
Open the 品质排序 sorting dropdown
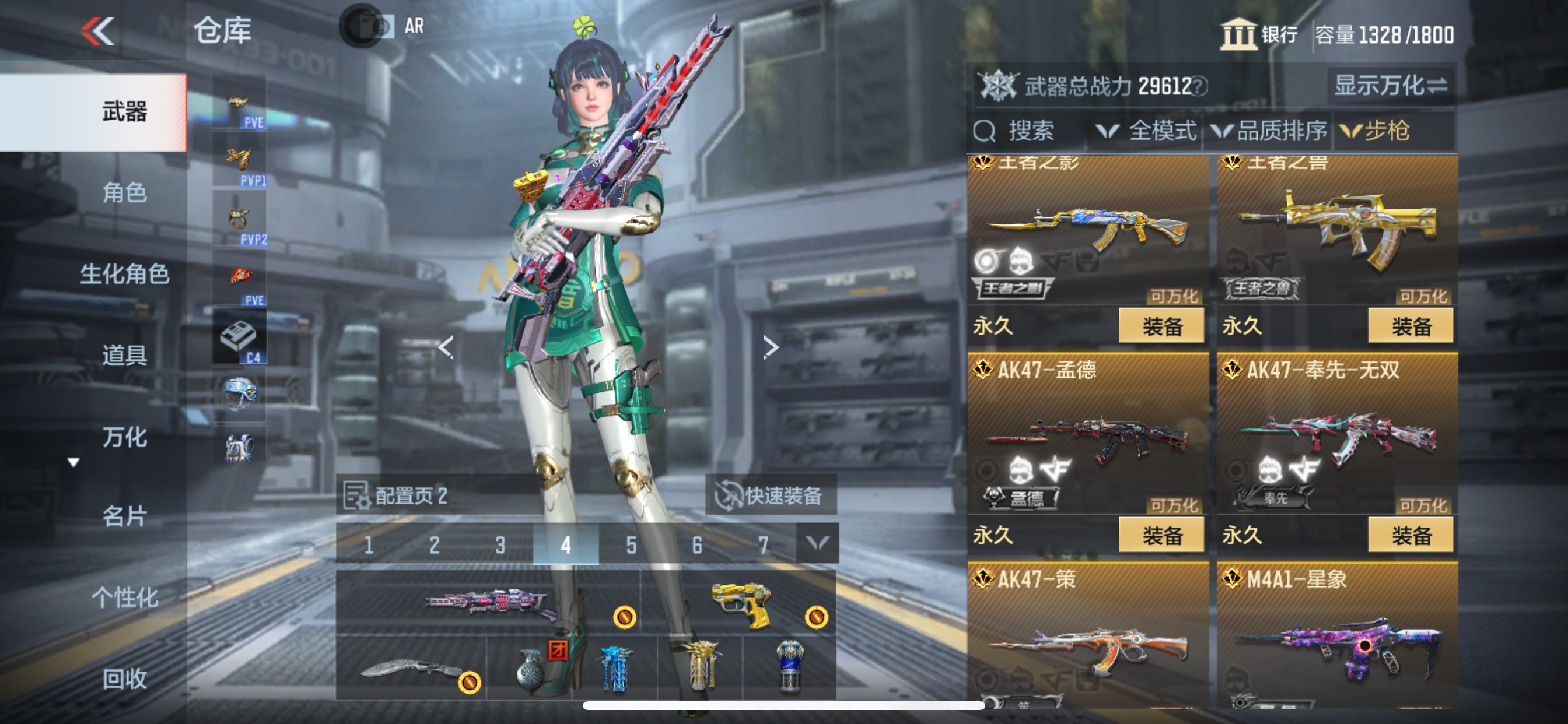[x=1269, y=131]
